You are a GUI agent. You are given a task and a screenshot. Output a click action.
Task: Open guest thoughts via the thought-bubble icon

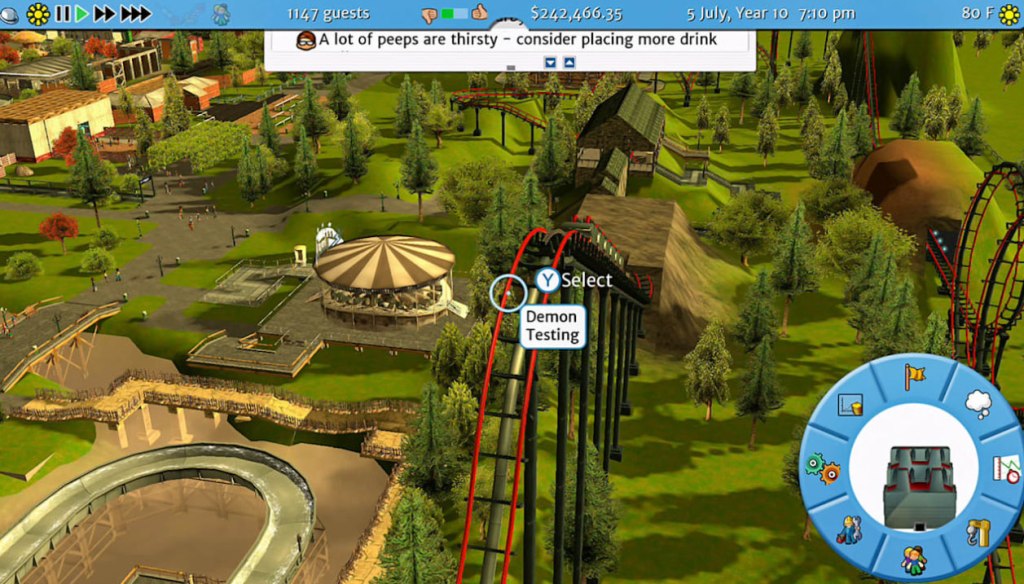pyautogui.click(x=977, y=404)
